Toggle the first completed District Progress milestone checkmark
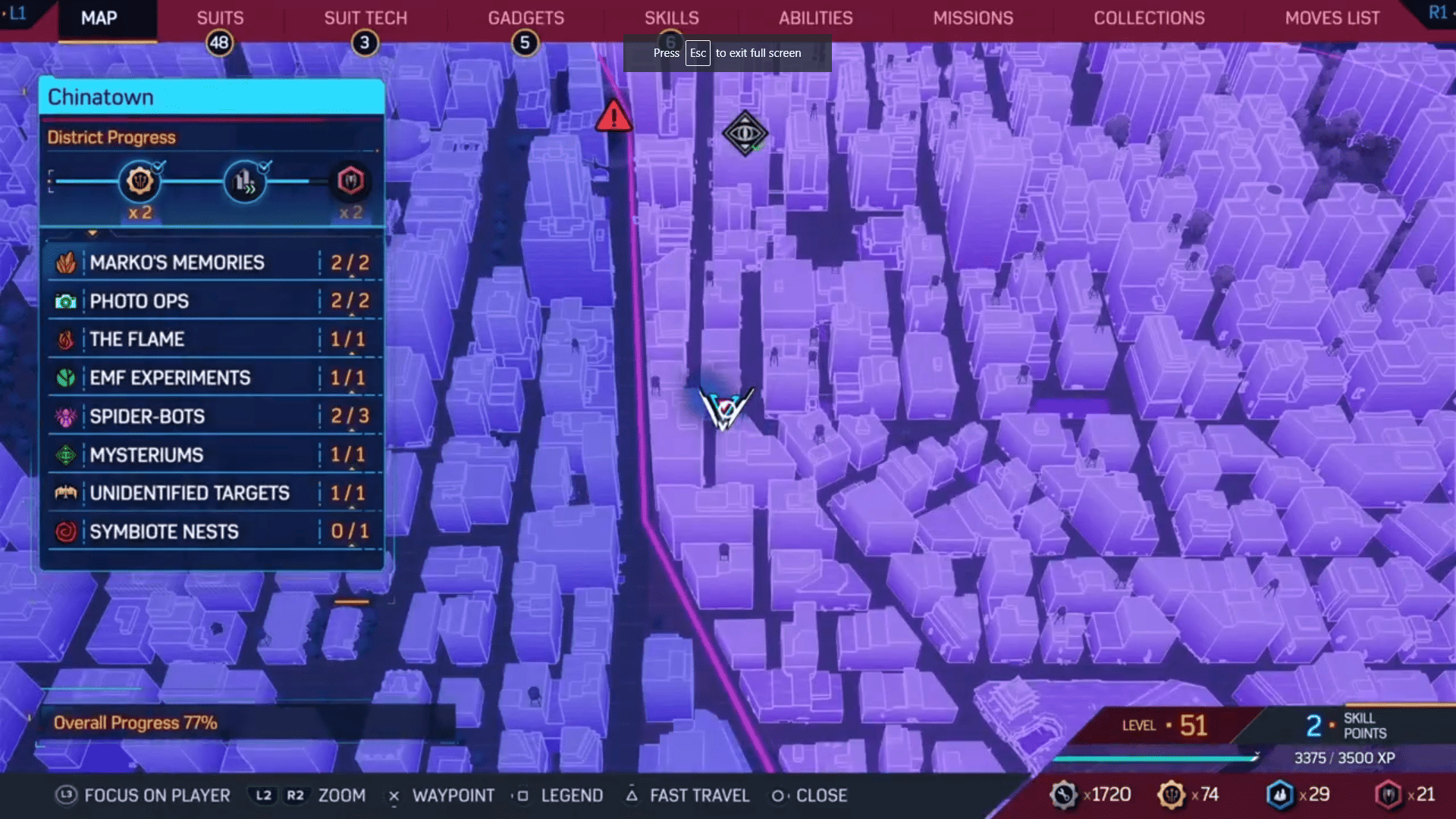 (158, 168)
